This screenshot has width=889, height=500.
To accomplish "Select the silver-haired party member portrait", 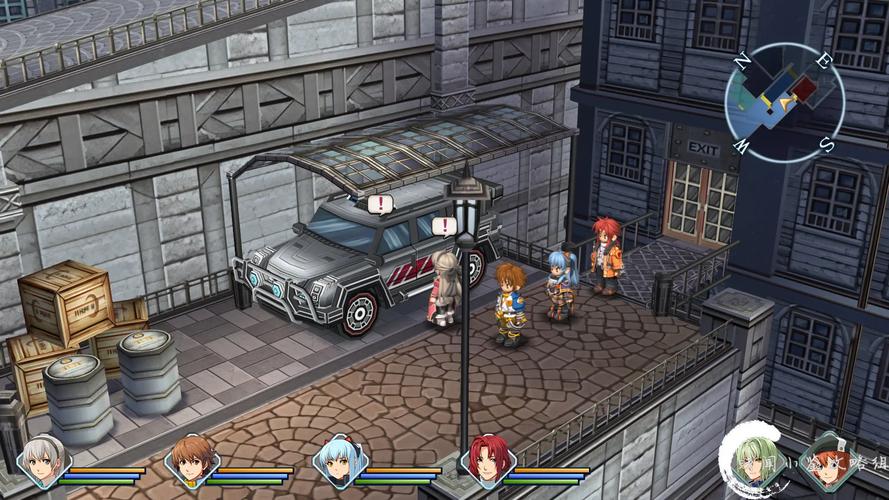I will click(x=43, y=461).
